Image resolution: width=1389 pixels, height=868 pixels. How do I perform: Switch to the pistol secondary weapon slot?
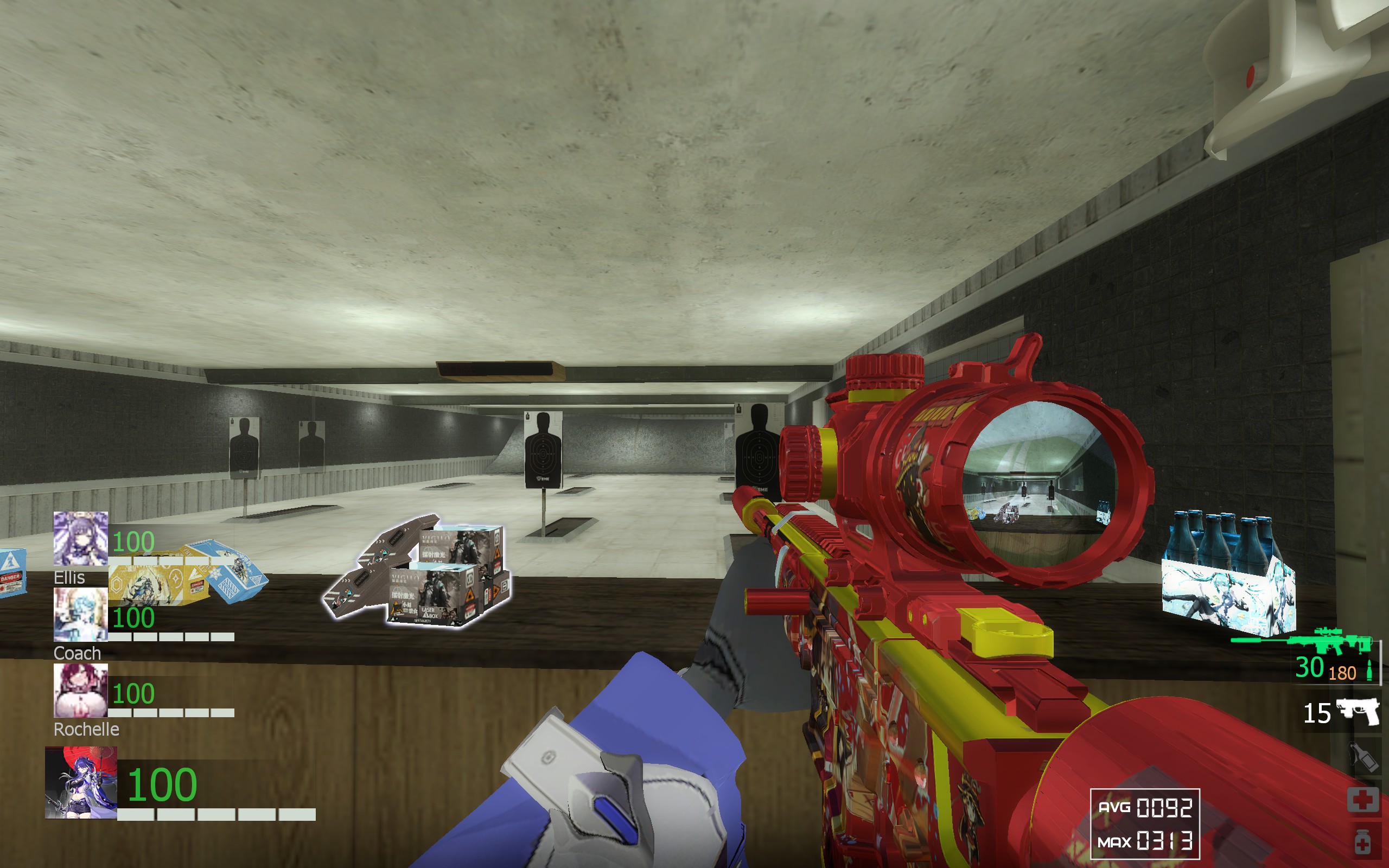[1358, 712]
